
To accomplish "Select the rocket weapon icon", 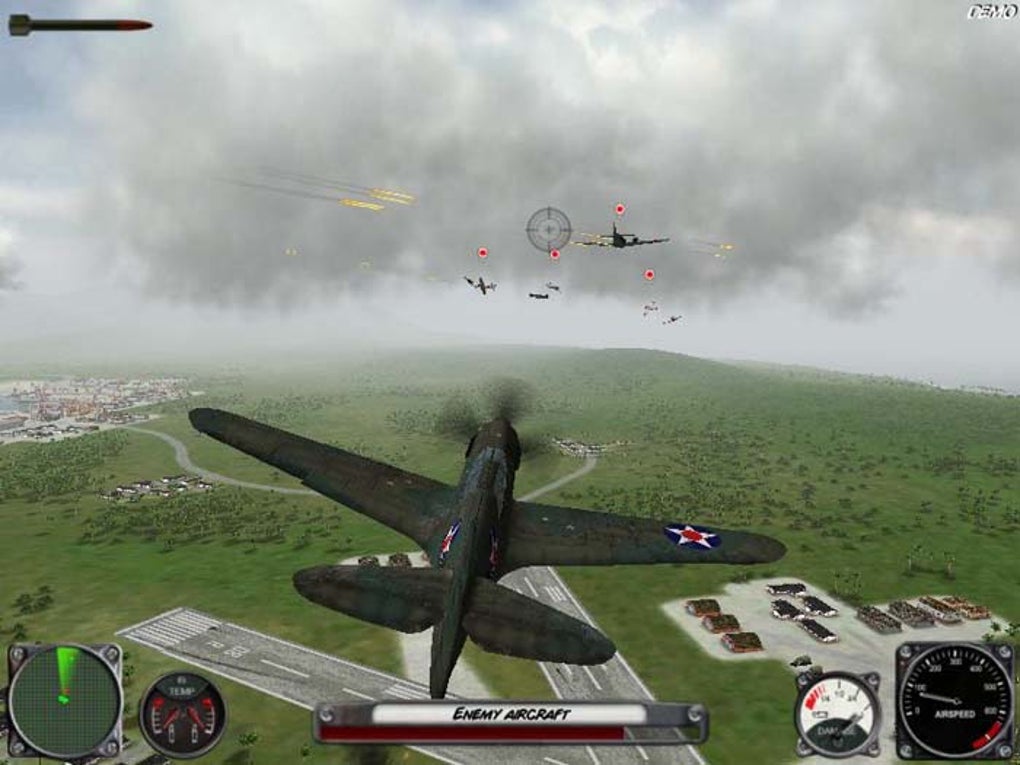I will (80, 25).
